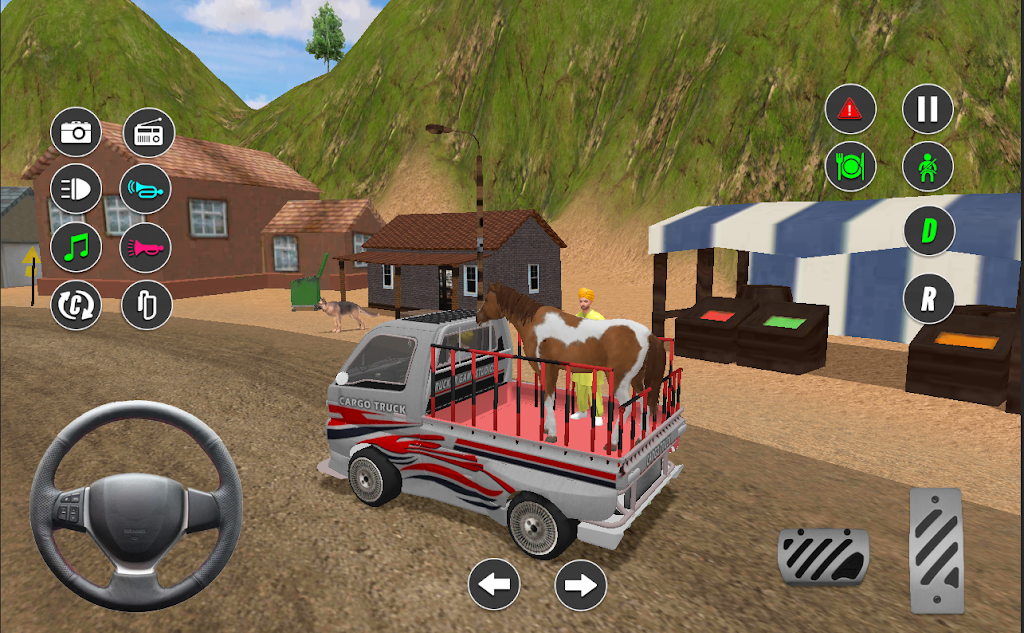Shift into Reverse gear

click(929, 298)
